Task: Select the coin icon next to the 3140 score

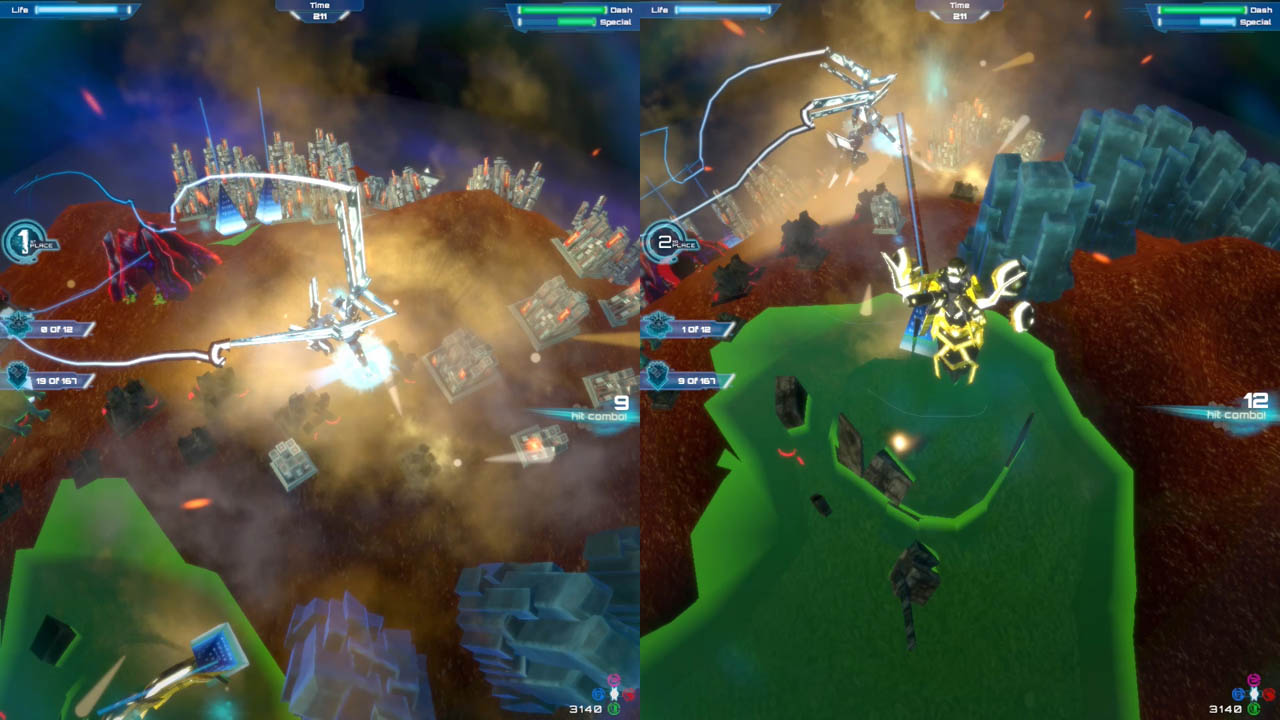Action: (x=614, y=708)
